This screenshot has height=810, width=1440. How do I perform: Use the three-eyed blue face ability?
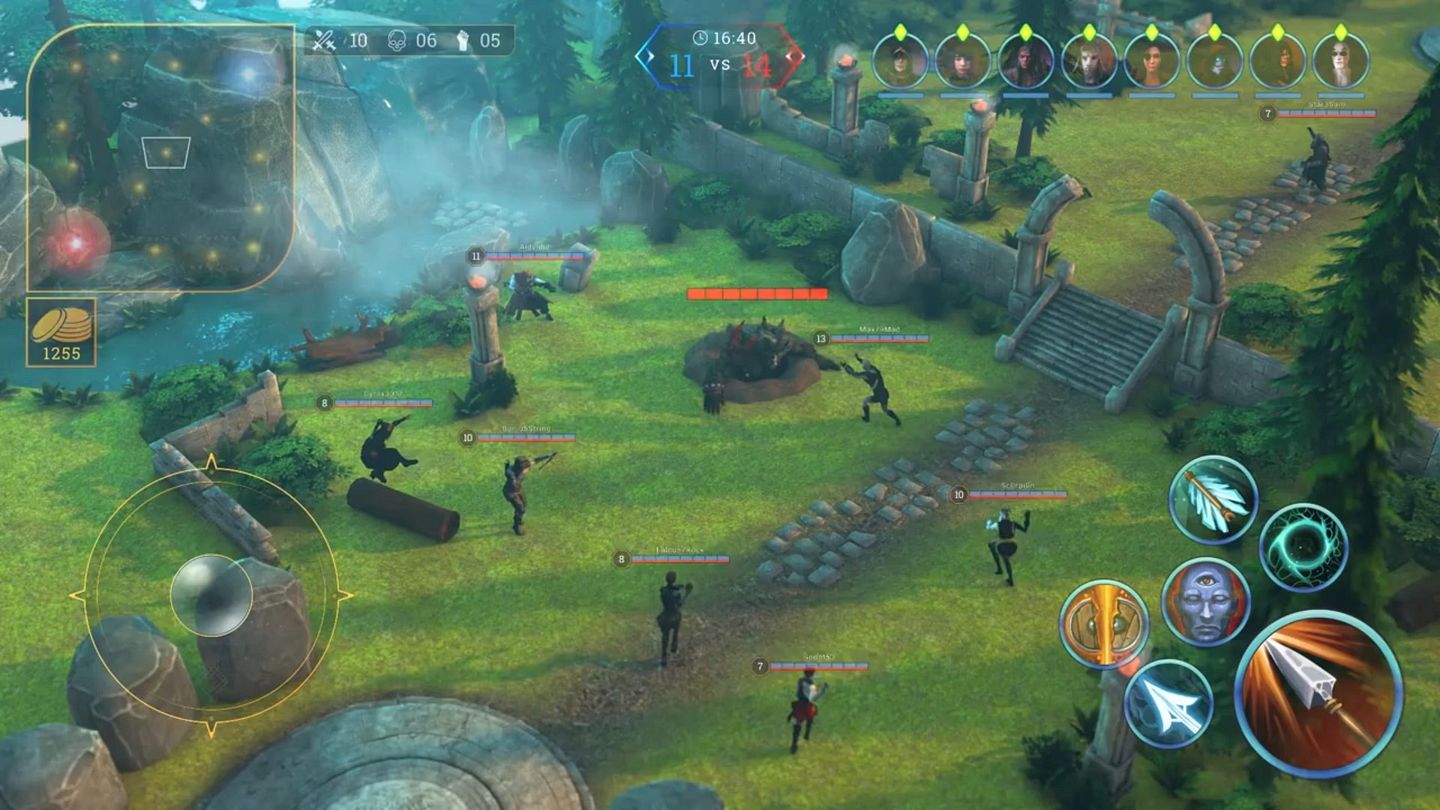coord(1205,602)
